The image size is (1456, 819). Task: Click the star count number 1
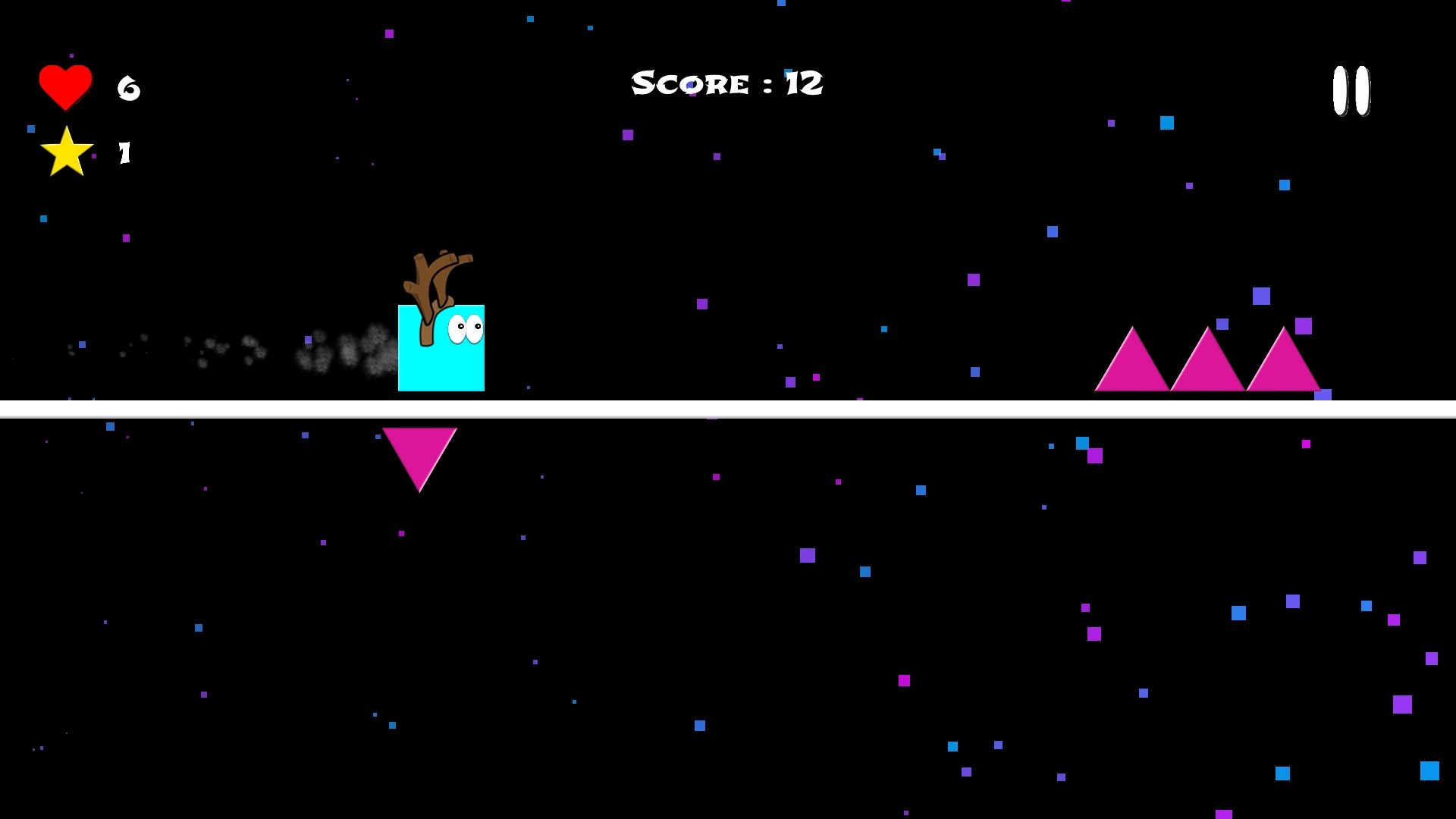pos(124,152)
